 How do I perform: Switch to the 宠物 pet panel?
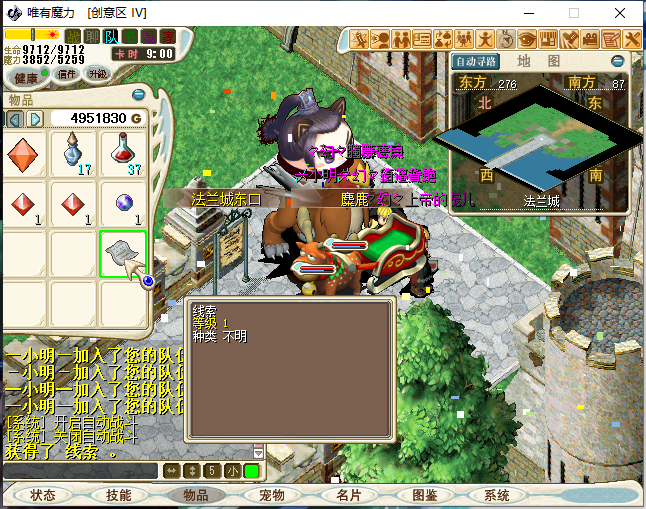pyautogui.click(x=272, y=495)
